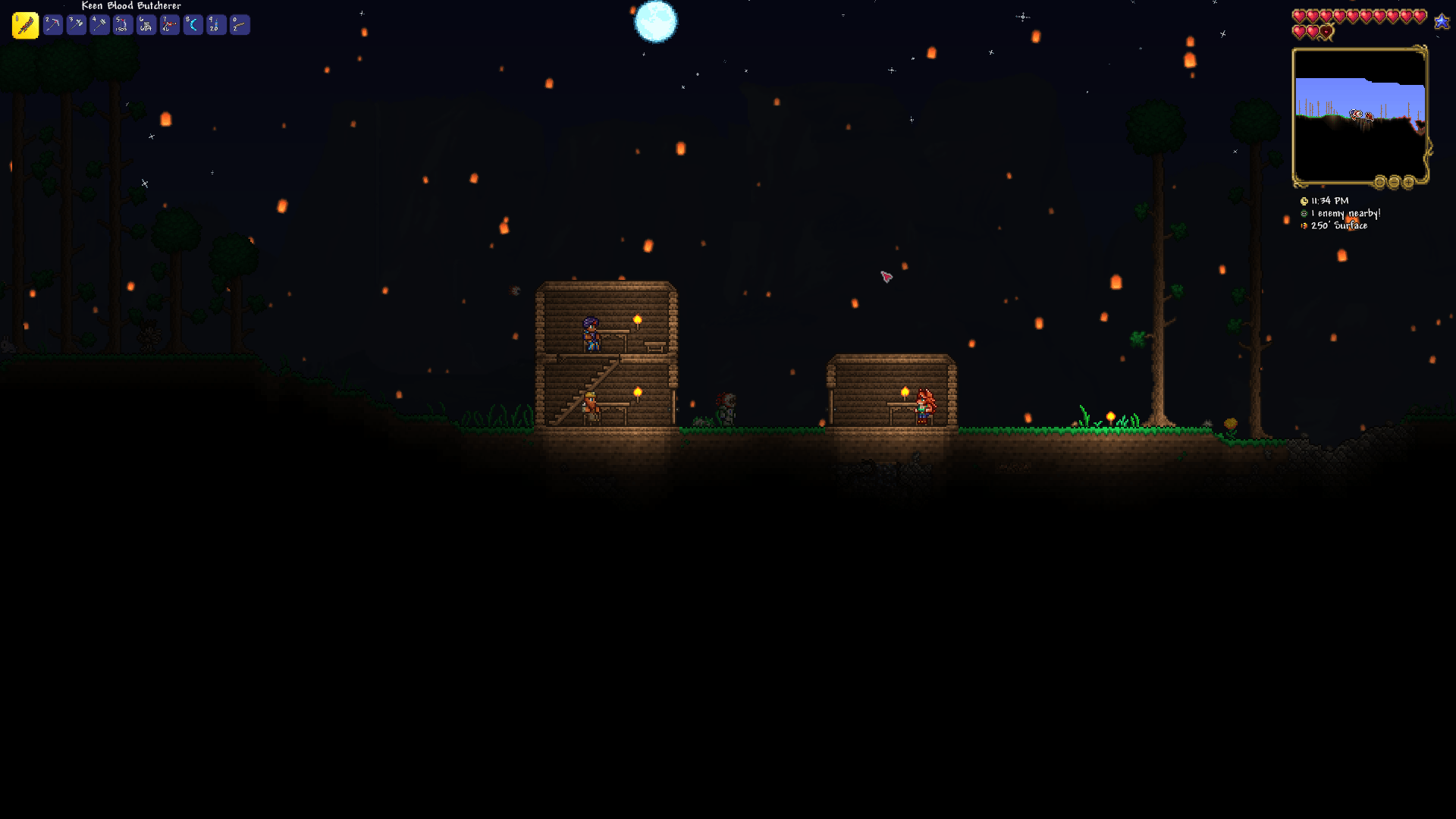
Task: Click the gold heart in the health bar
Action: pos(1325,31)
